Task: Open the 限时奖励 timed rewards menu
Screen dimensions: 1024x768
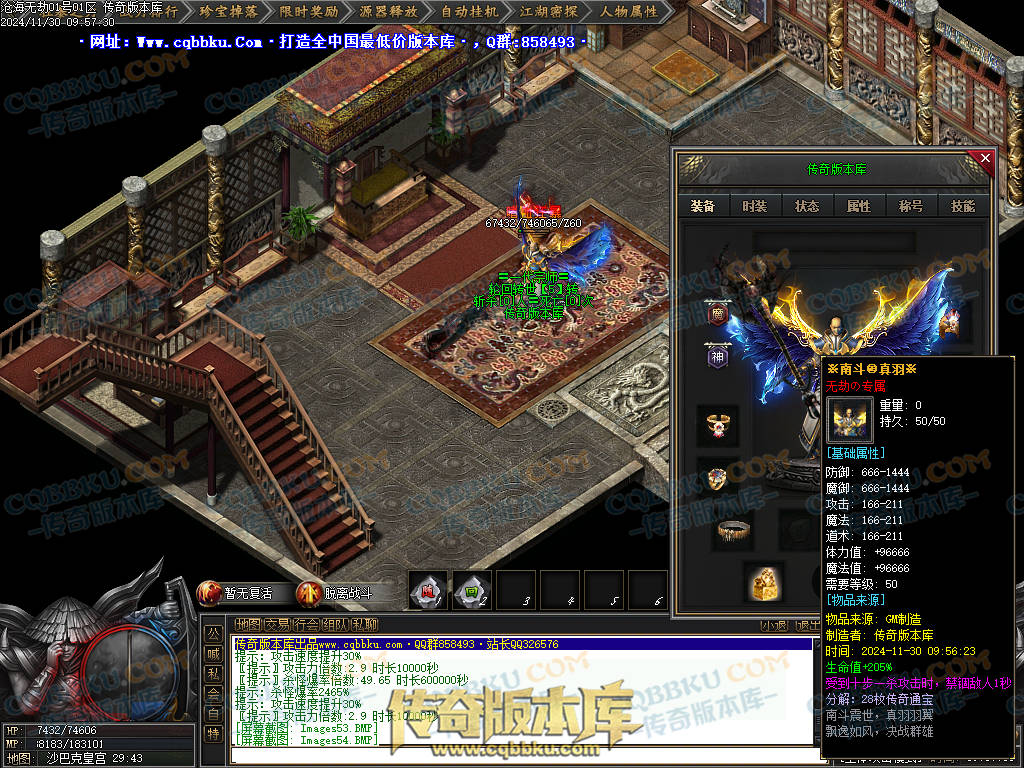Action: coord(309,12)
